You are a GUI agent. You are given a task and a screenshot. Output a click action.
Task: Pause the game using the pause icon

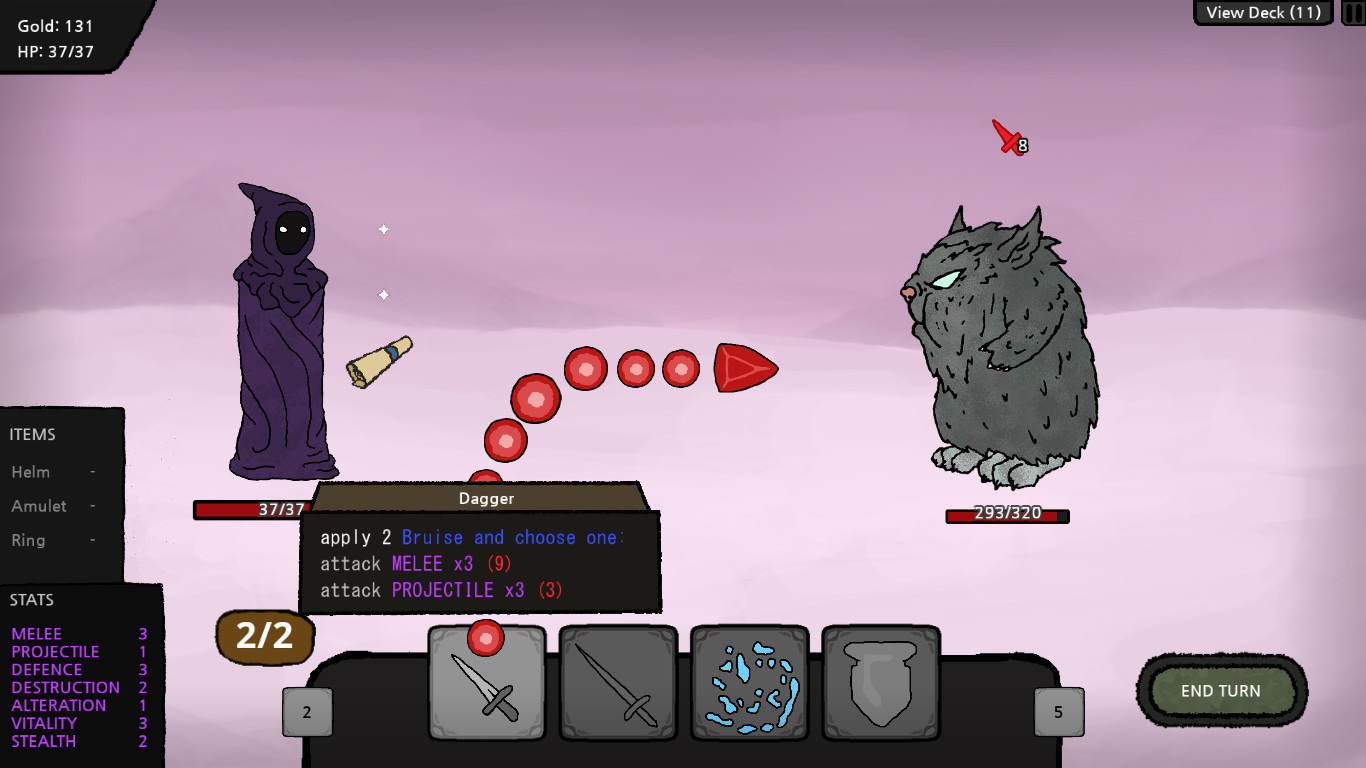[x=1352, y=12]
